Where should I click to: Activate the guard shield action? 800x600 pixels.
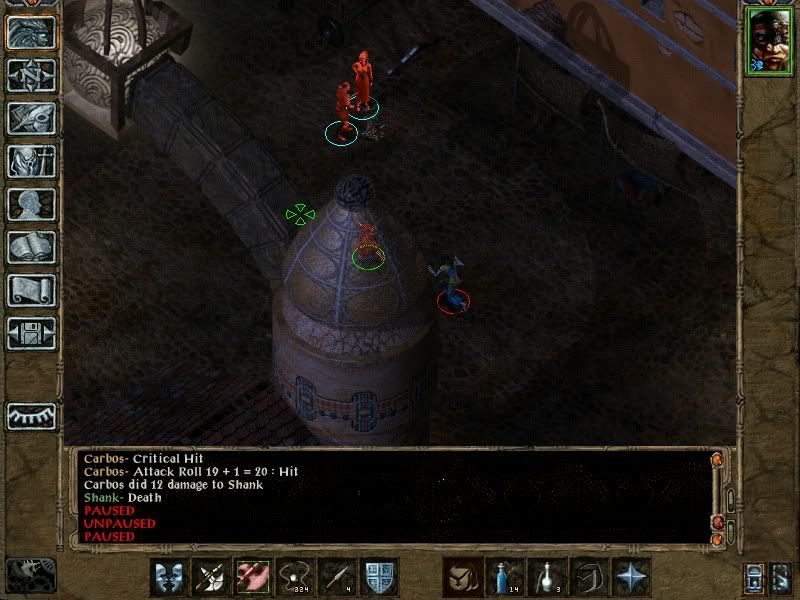[x=379, y=577]
